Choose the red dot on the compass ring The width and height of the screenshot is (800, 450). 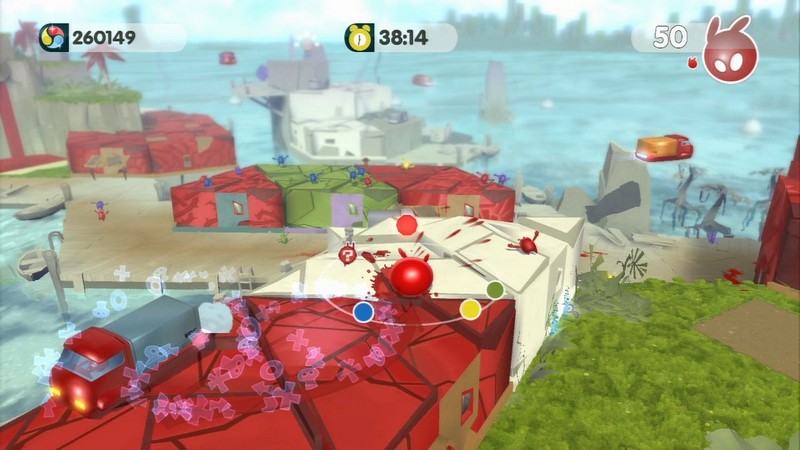[x=406, y=225]
